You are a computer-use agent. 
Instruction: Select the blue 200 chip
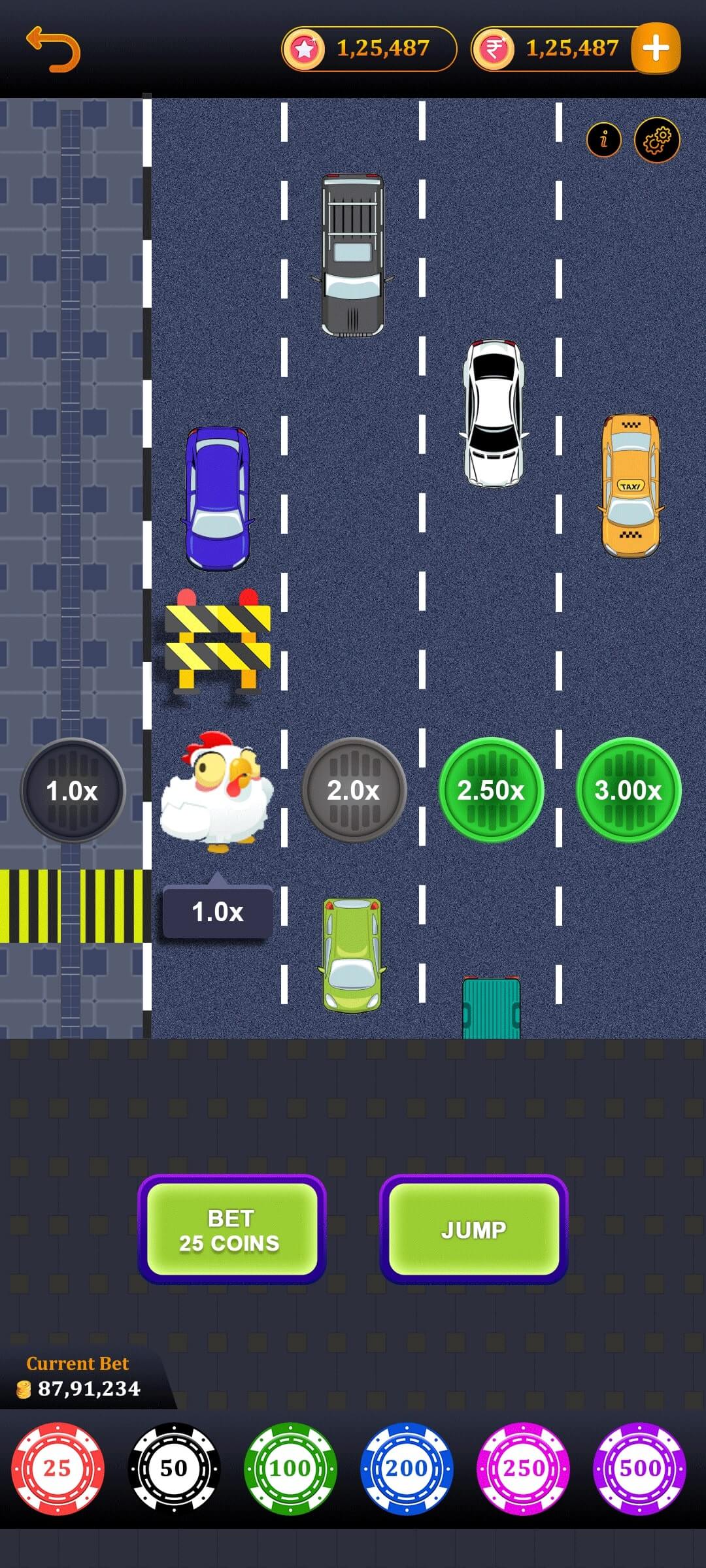(x=407, y=1469)
